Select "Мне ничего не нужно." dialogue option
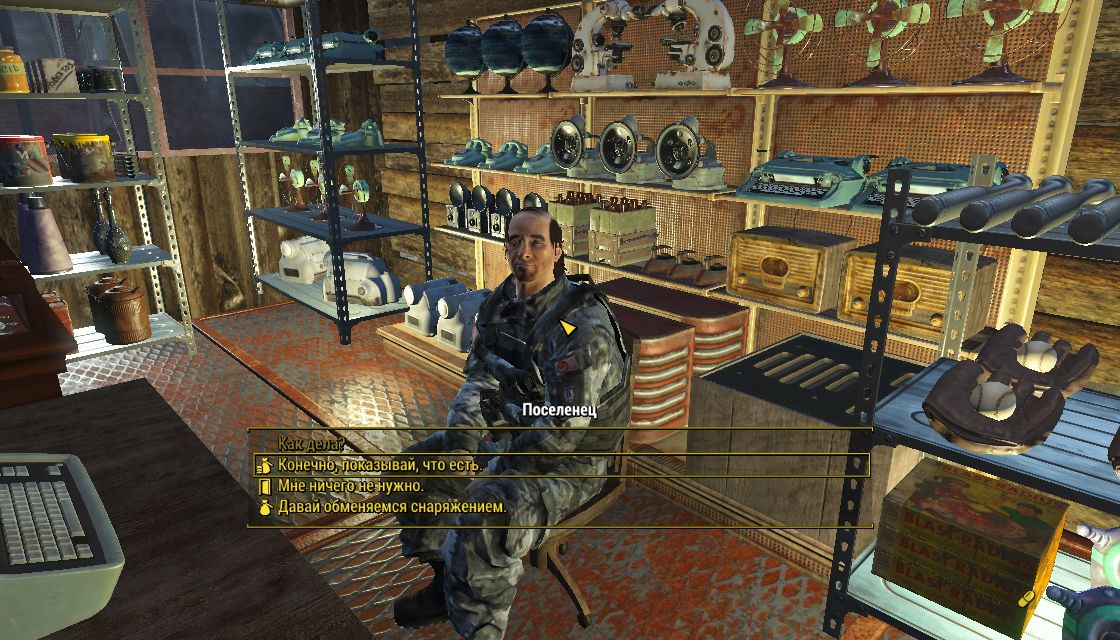1120x640 pixels. pyautogui.click(x=350, y=486)
